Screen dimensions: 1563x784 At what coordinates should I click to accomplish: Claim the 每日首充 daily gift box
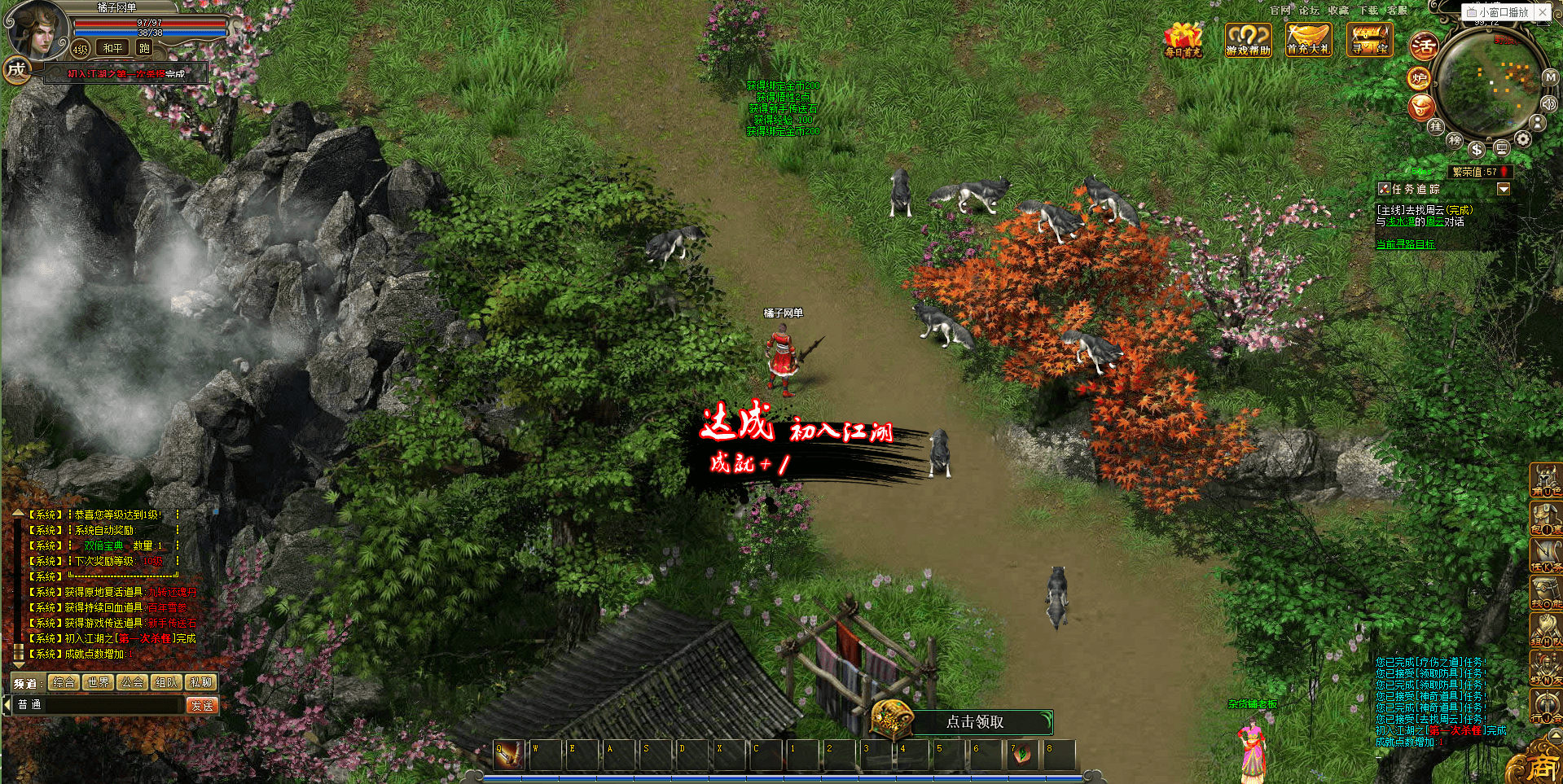click(x=1183, y=39)
